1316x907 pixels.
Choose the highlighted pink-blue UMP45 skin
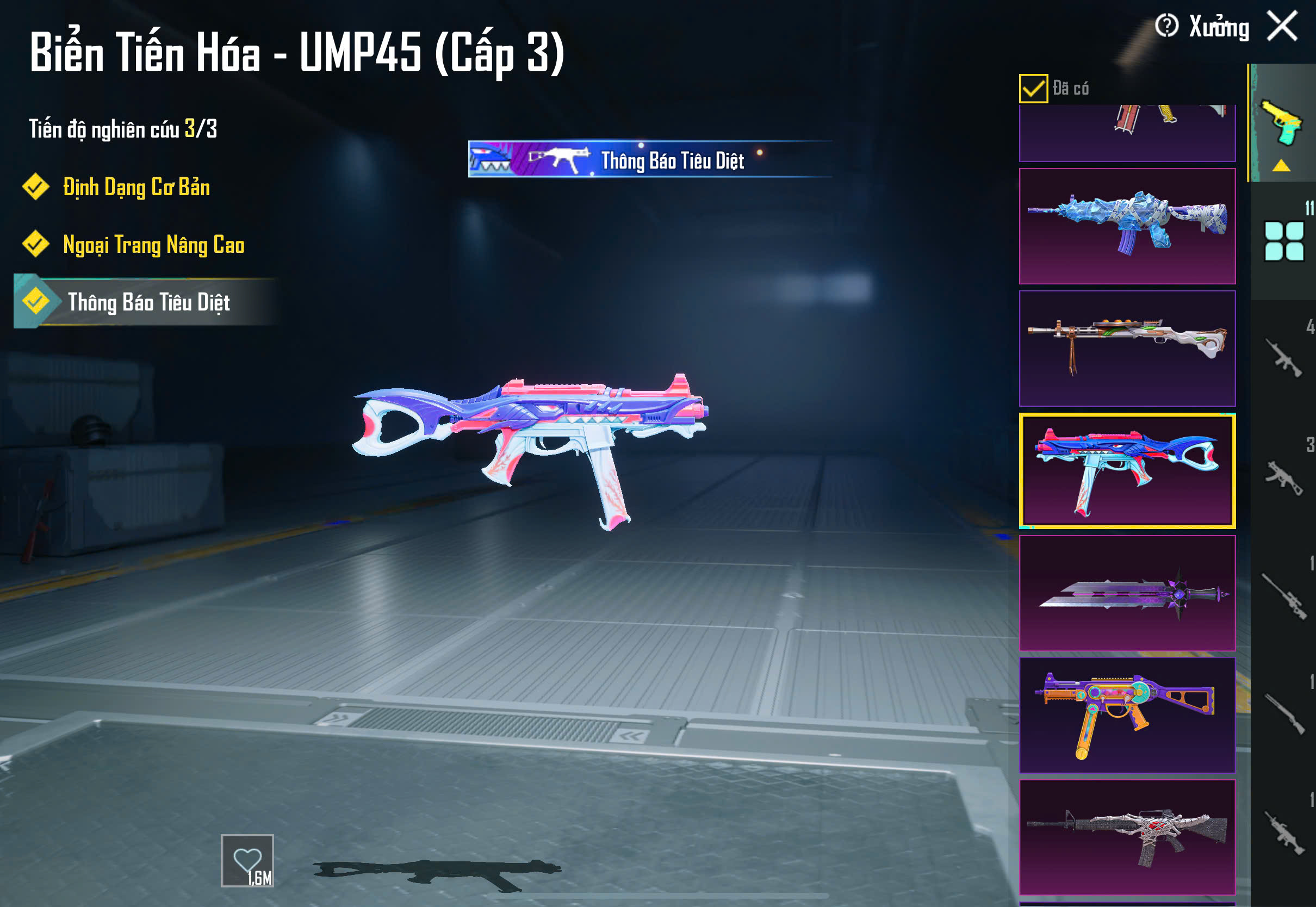click(1127, 470)
